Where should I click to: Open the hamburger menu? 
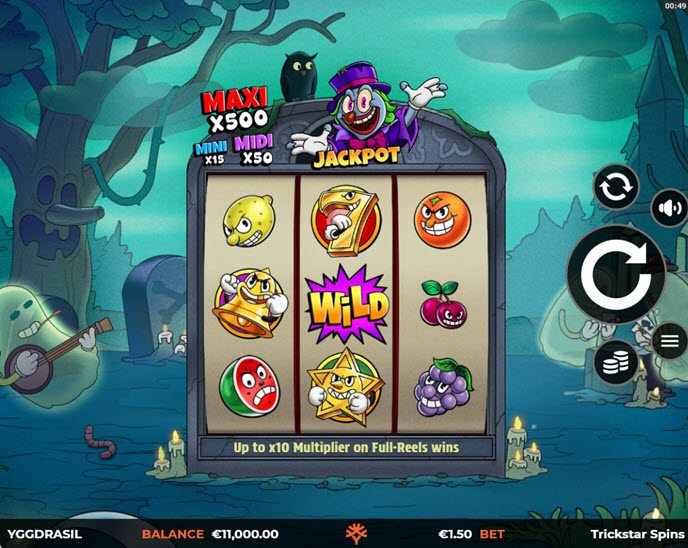pos(669,342)
